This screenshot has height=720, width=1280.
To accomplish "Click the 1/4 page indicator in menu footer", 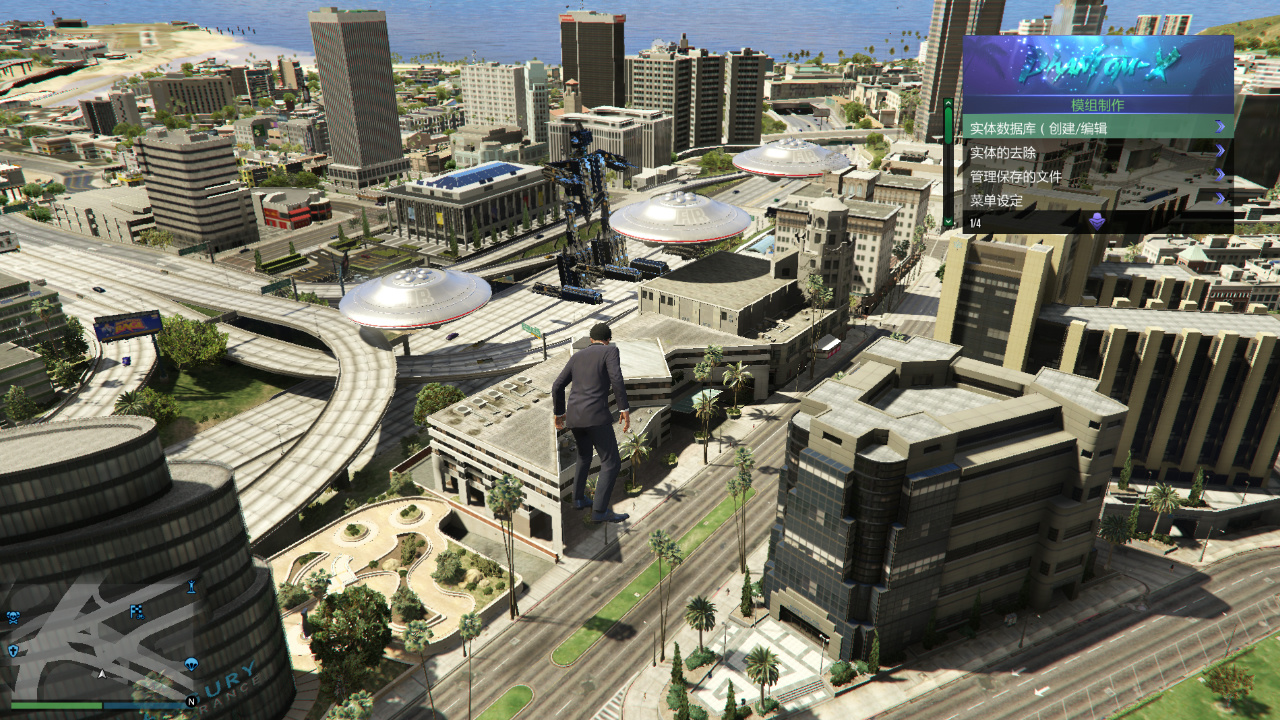I will pyautogui.click(x=974, y=222).
